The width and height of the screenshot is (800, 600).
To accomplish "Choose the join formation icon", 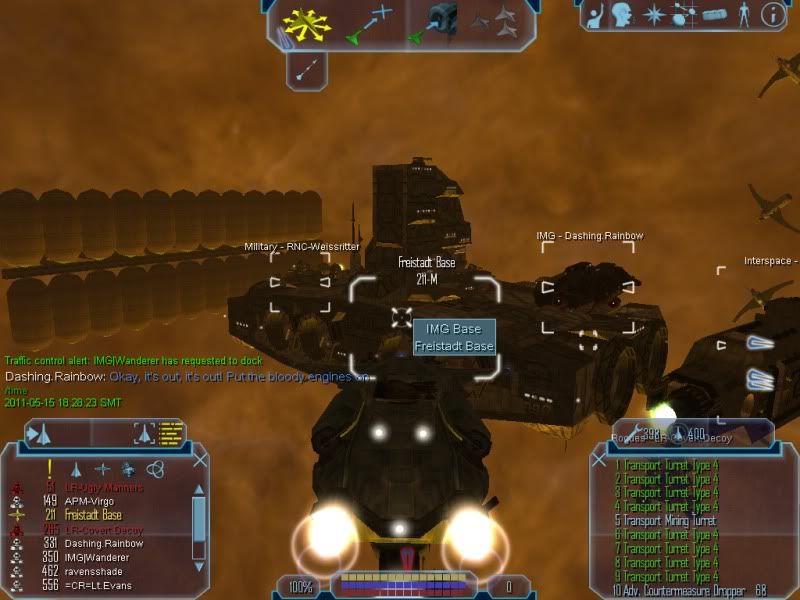I will click(x=498, y=24).
